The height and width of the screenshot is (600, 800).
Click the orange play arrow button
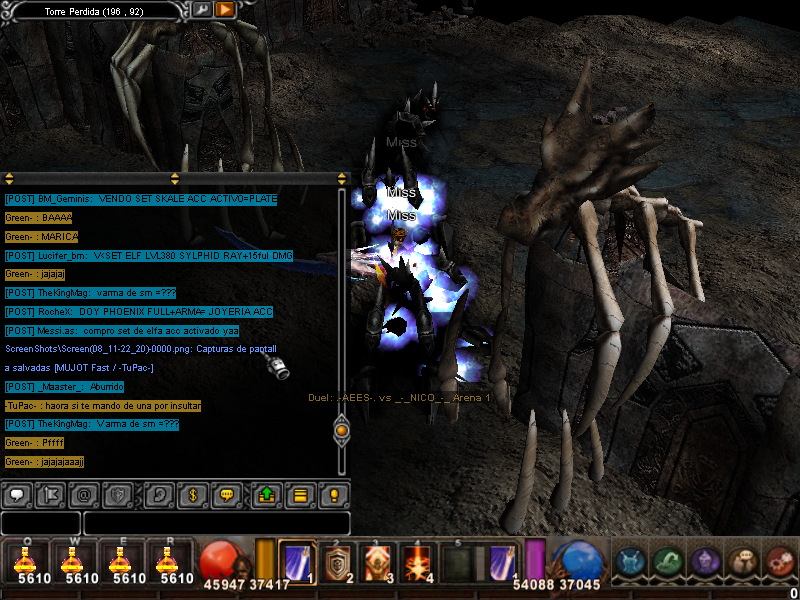tap(225, 9)
